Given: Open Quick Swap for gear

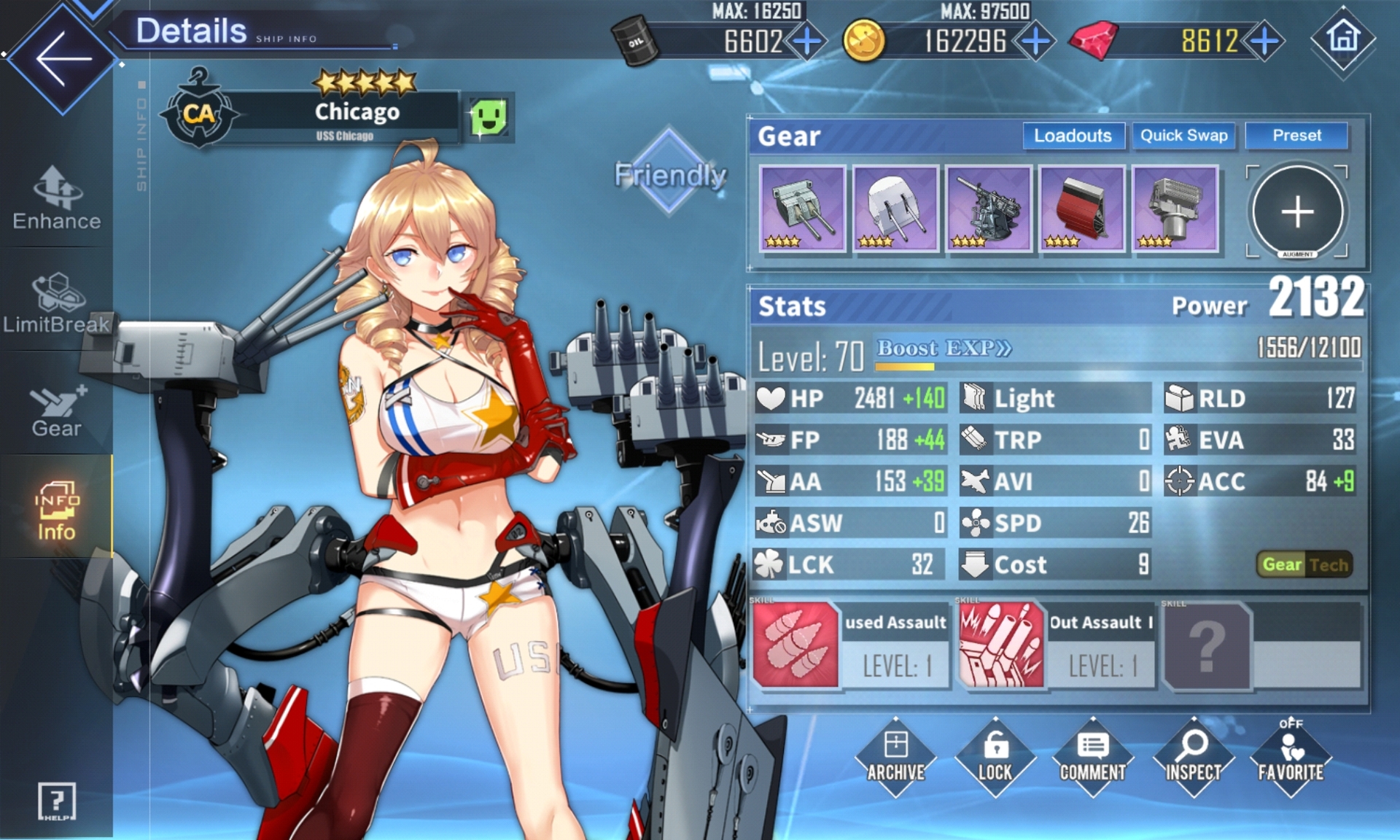Looking at the screenshot, I should pyautogui.click(x=1183, y=136).
